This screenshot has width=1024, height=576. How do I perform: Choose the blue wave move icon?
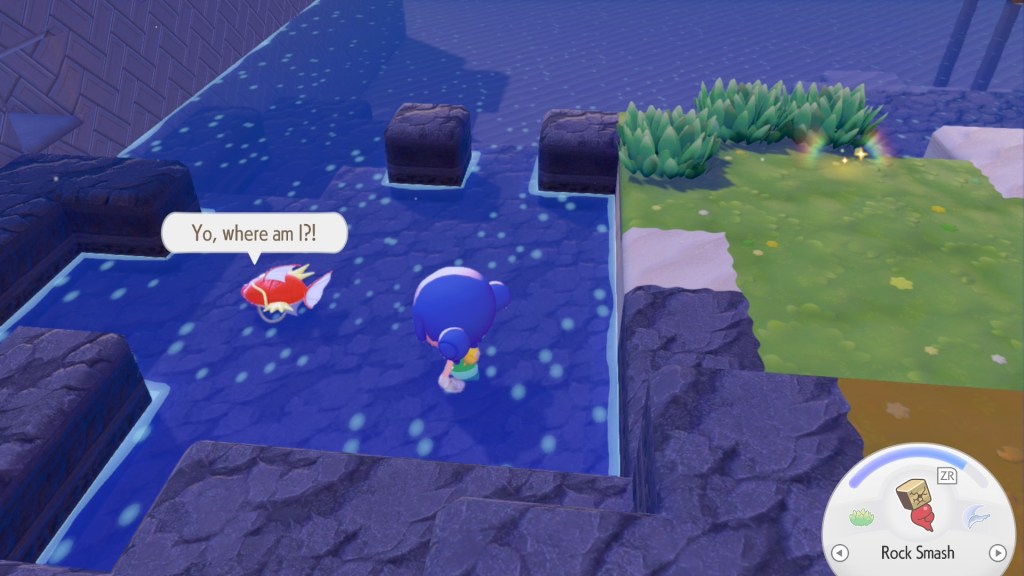[x=974, y=517]
